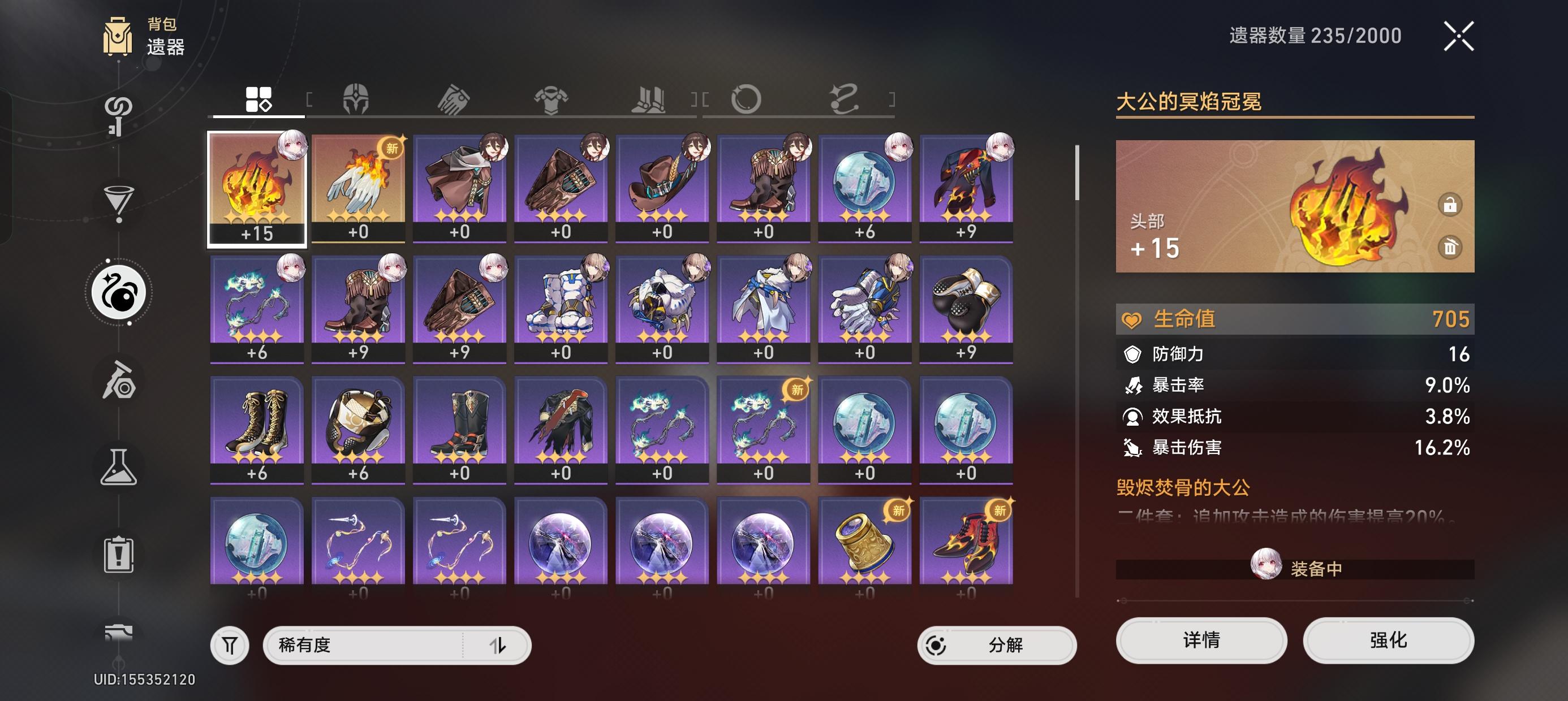Switch to the head piece tab
Image resolution: width=1568 pixels, height=701 pixels.
(357, 100)
